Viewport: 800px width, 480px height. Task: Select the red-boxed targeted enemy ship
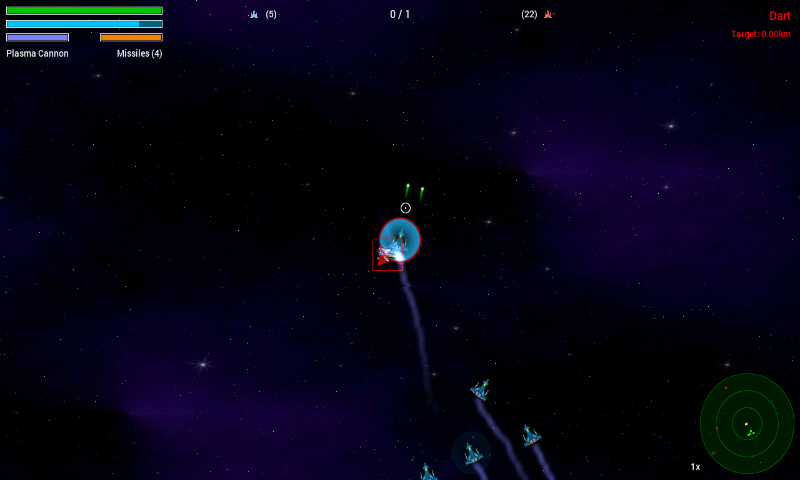[x=387, y=255]
